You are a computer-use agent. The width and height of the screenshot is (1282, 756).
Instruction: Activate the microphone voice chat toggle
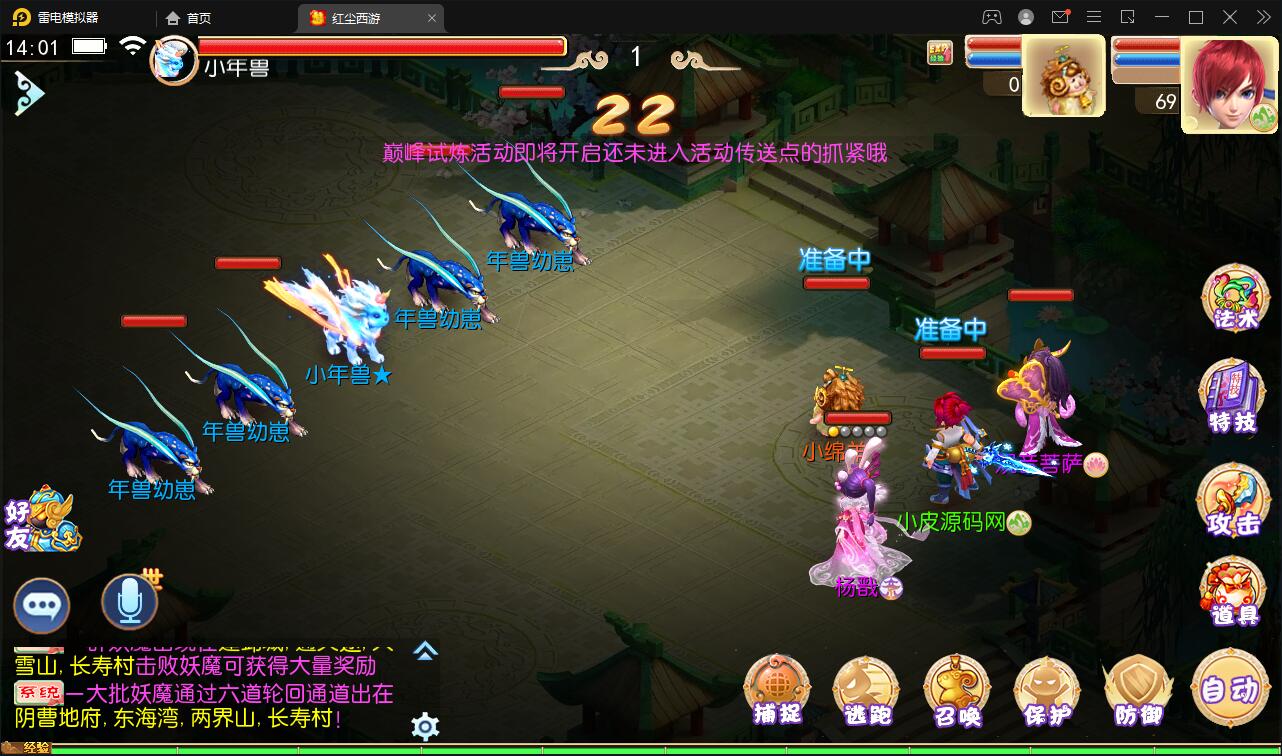coord(128,605)
